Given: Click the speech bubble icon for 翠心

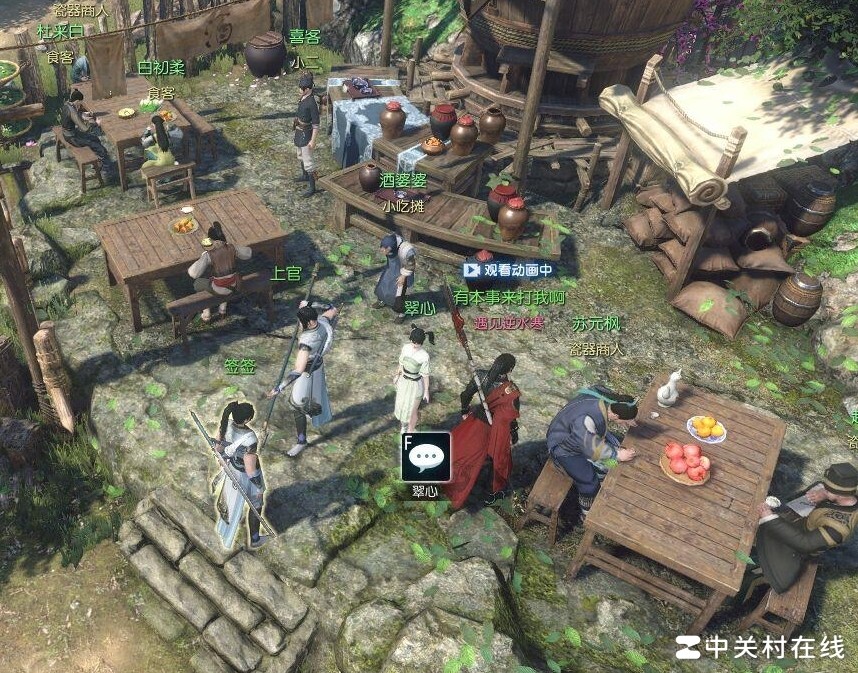Looking at the screenshot, I should point(426,458).
